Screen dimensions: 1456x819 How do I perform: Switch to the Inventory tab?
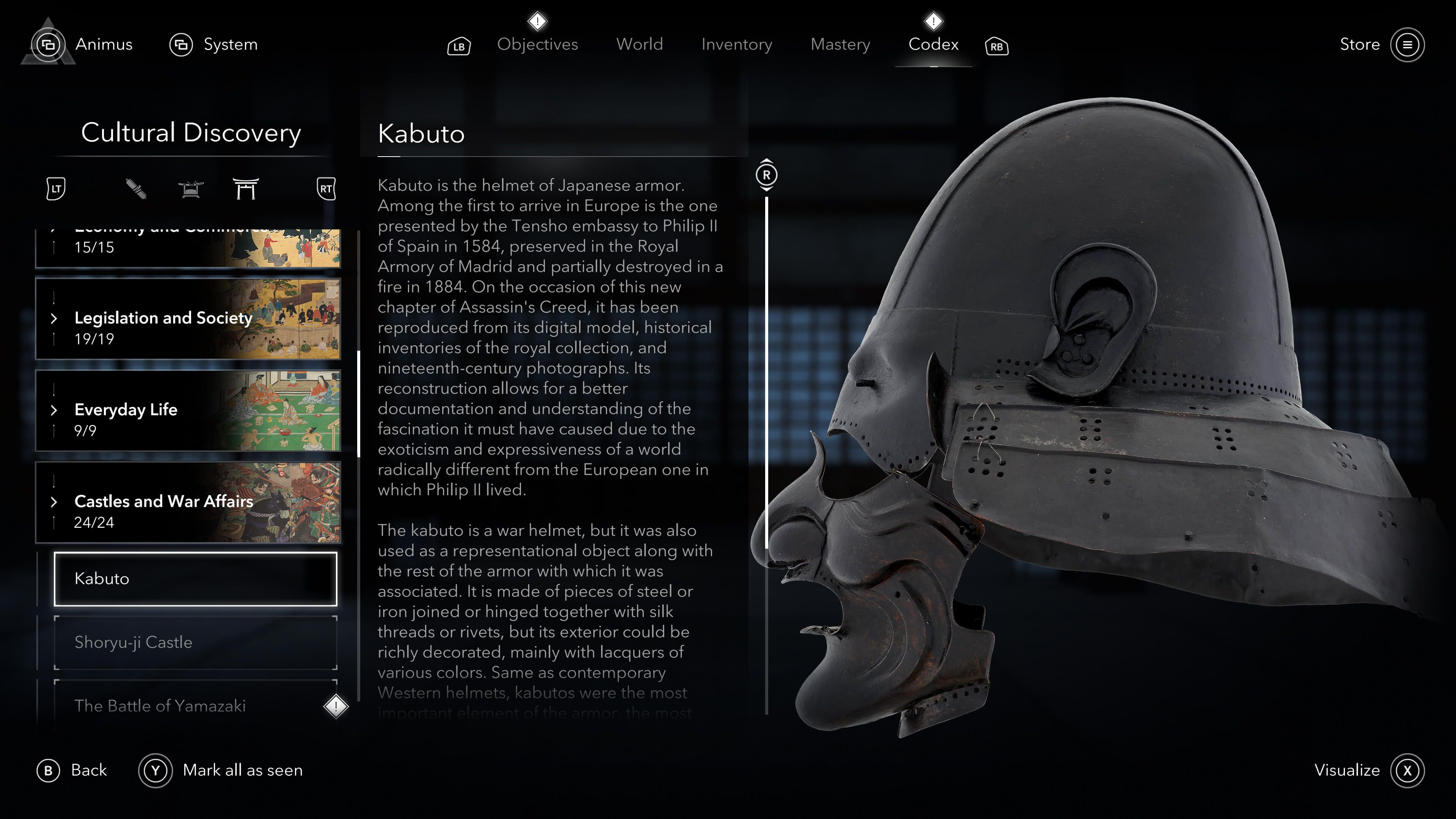pyautogui.click(x=736, y=44)
